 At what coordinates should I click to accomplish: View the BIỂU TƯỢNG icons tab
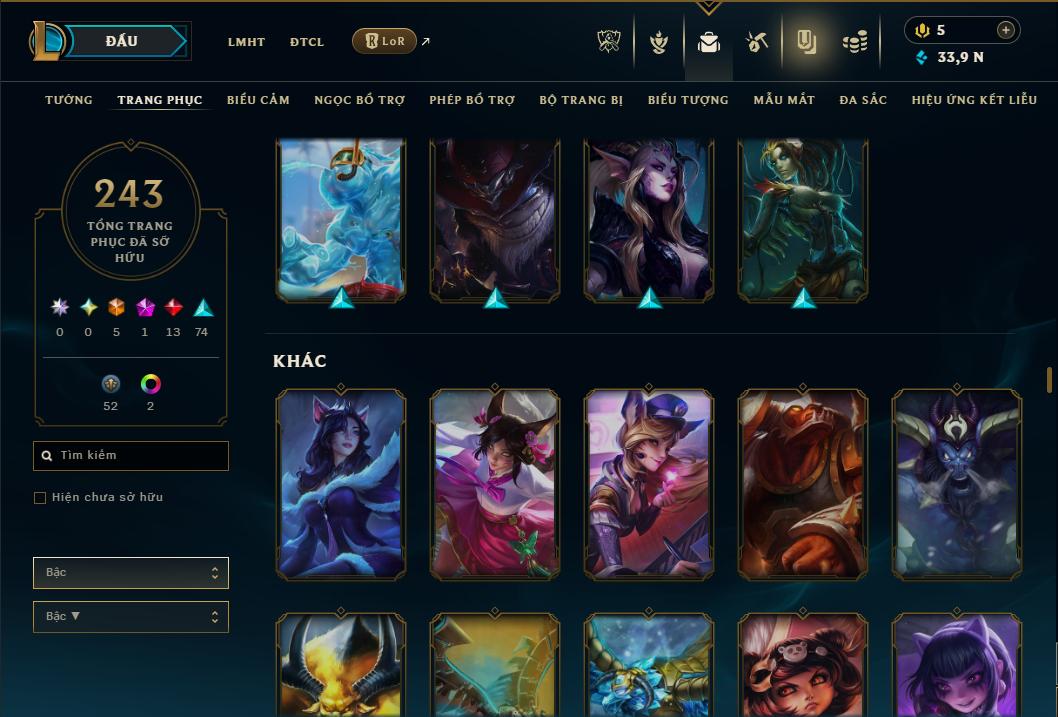click(x=688, y=100)
